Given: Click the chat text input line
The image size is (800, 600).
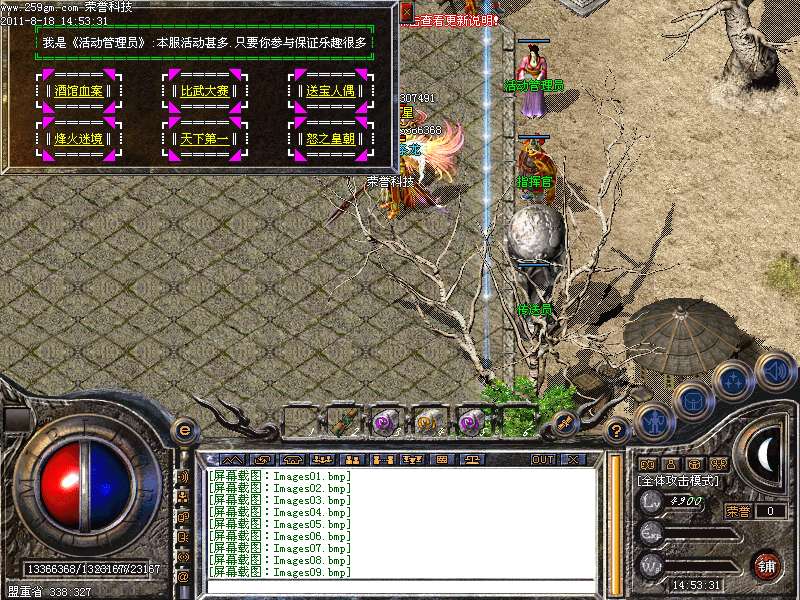Looking at the screenshot, I should [x=400, y=585].
